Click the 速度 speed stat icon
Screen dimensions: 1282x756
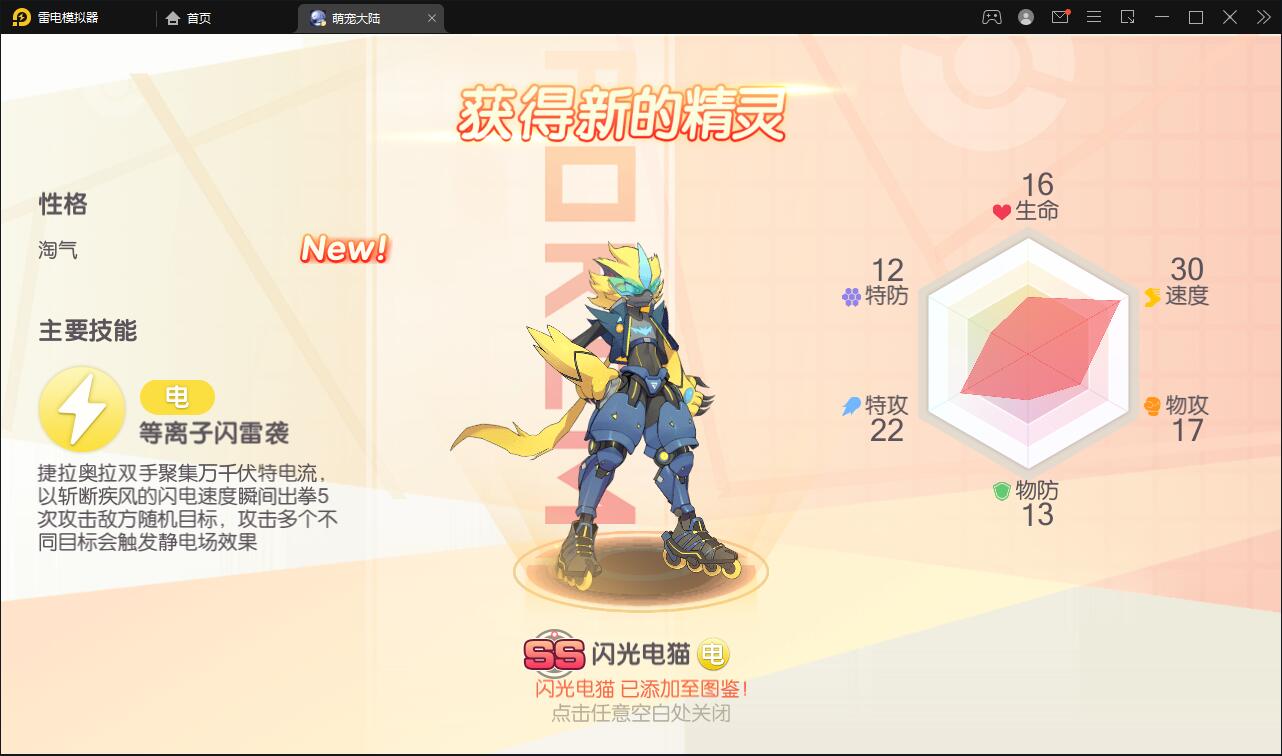[1152, 296]
